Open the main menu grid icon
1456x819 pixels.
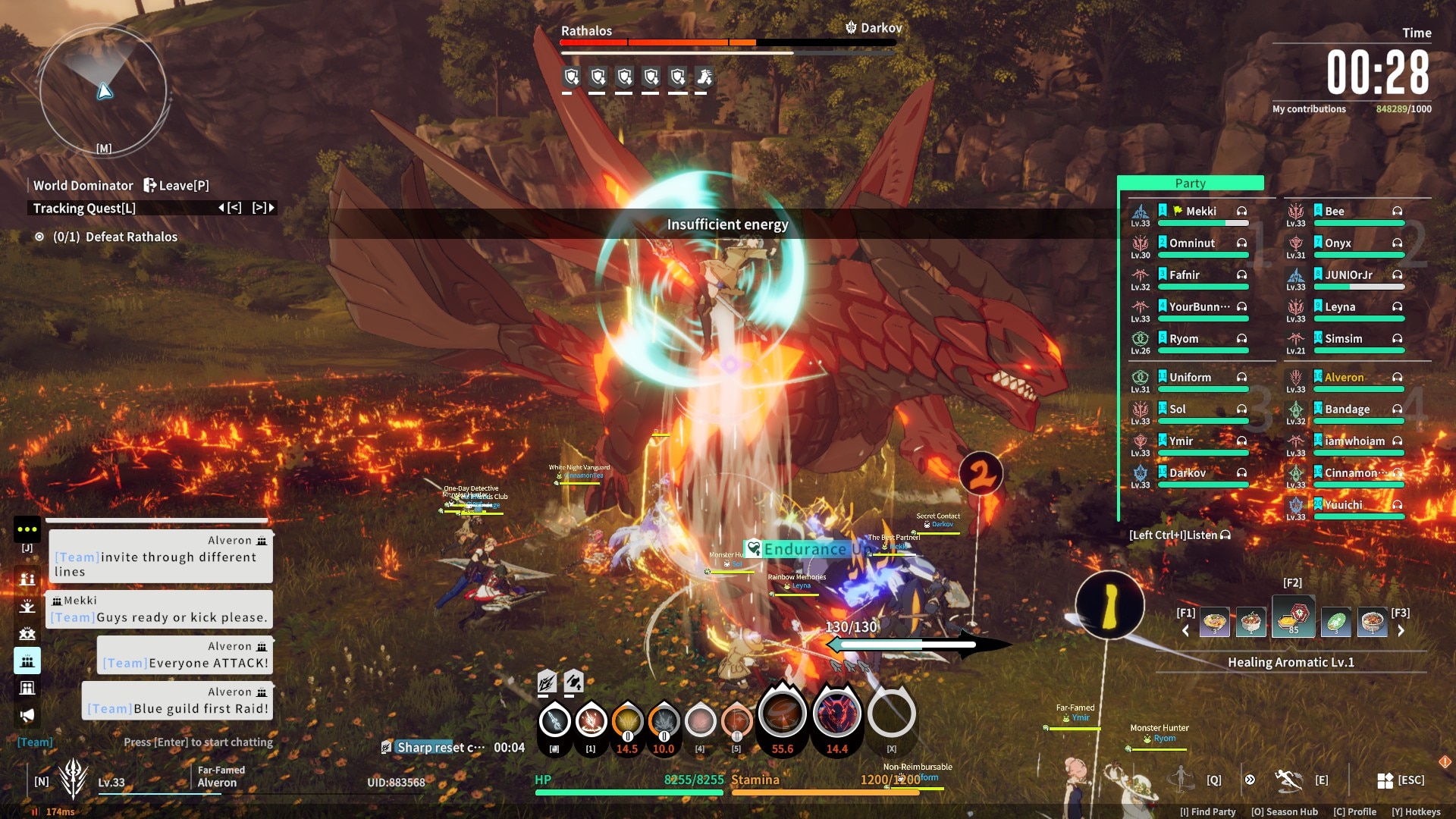click(x=1385, y=780)
